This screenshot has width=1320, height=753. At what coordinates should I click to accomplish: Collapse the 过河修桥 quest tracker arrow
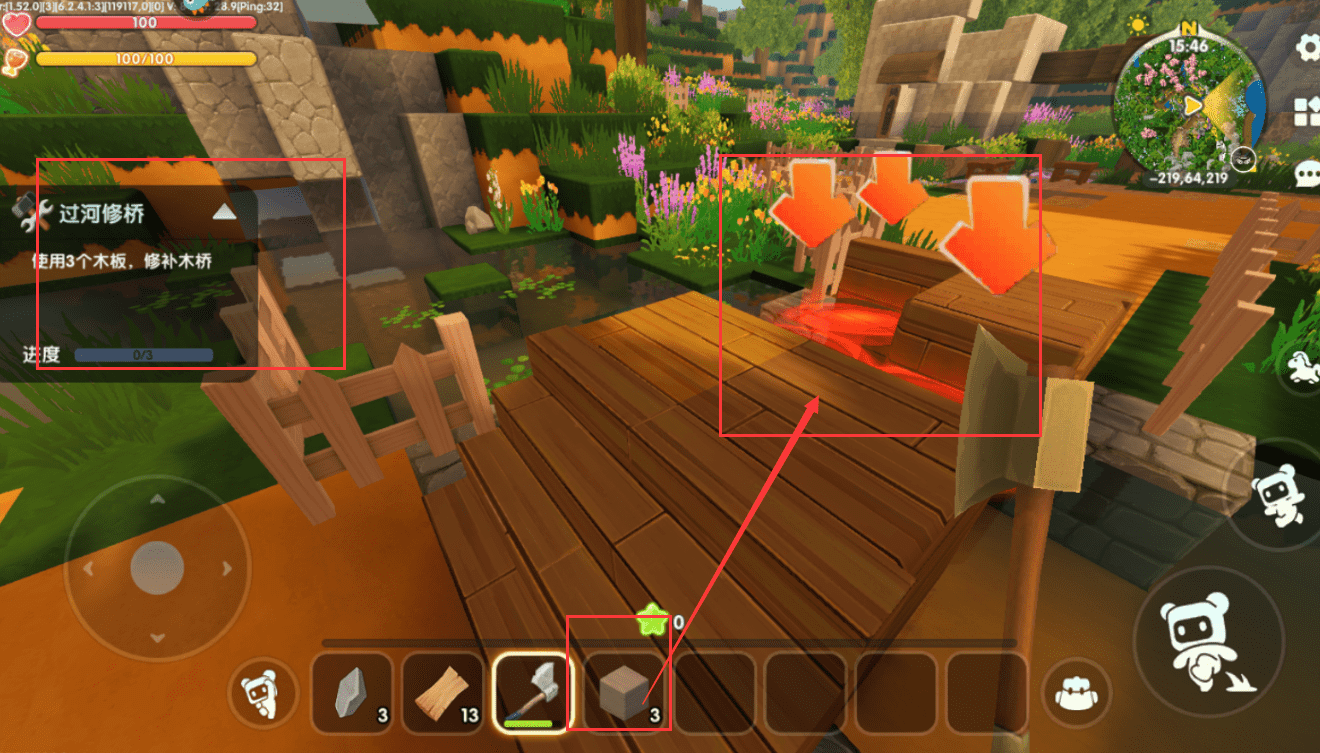tap(225, 212)
